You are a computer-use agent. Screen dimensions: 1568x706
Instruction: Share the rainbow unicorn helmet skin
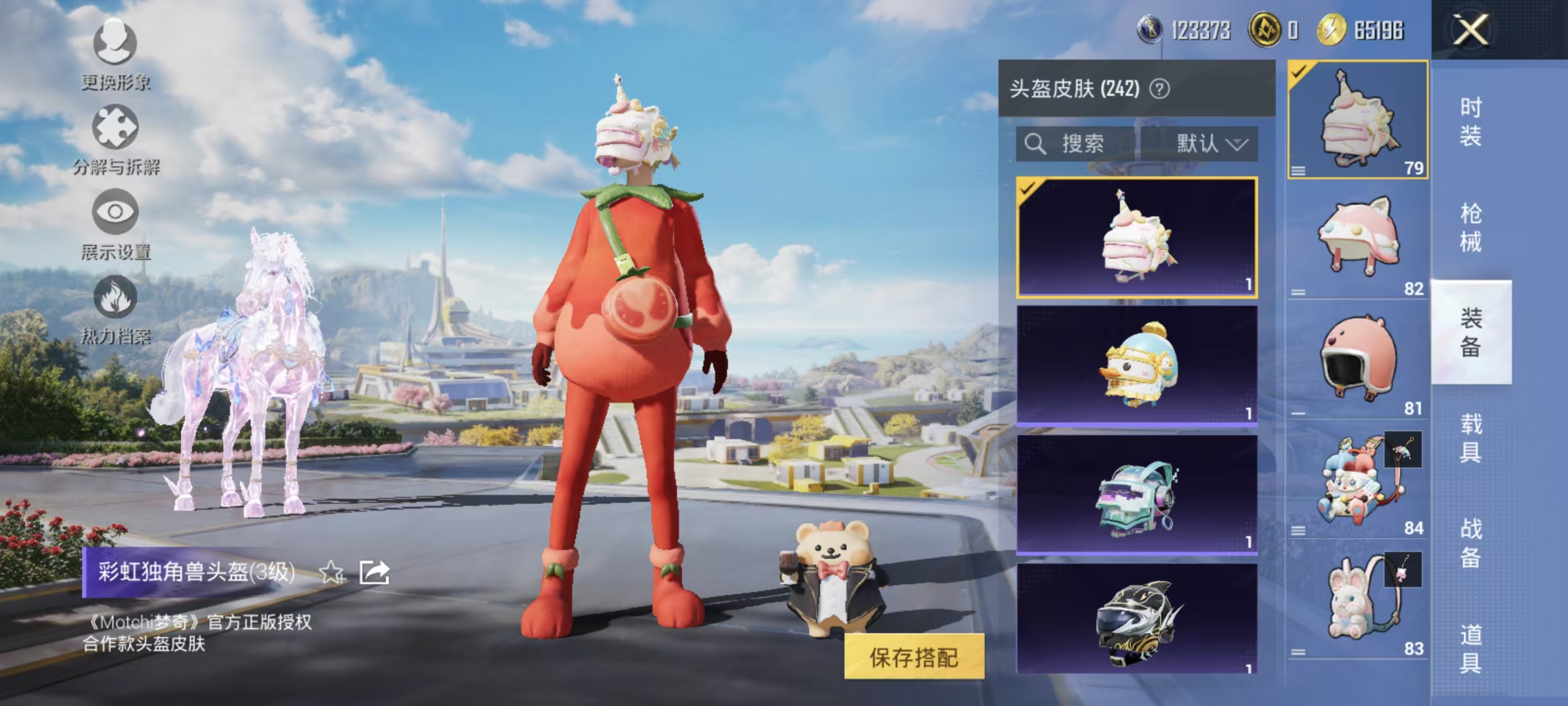[x=374, y=573]
